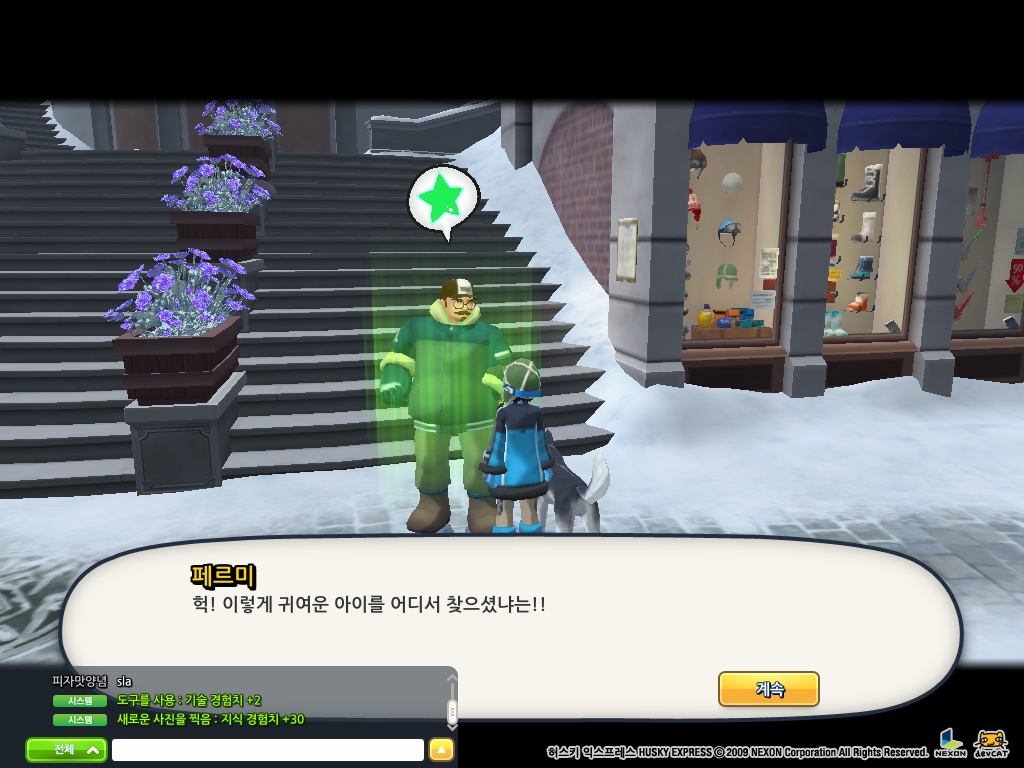Open the 전체 chat channel dropdown
Screen dimensions: 1024x768
coord(66,749)
